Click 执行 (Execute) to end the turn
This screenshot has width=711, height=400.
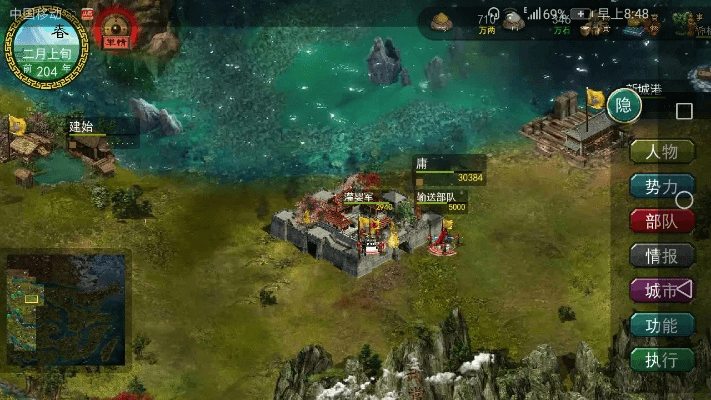(x=661, y=360)
